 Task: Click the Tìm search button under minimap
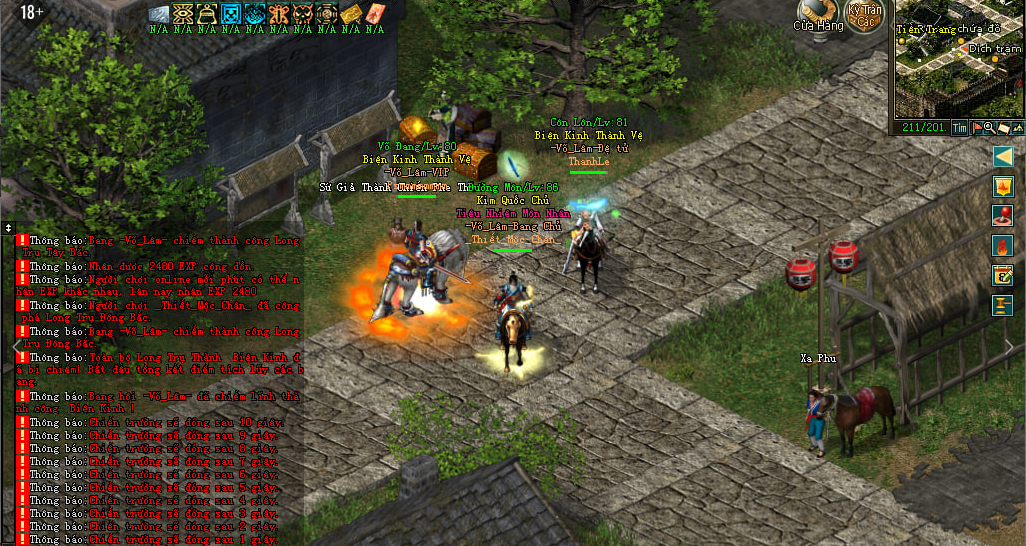(959, 127)
